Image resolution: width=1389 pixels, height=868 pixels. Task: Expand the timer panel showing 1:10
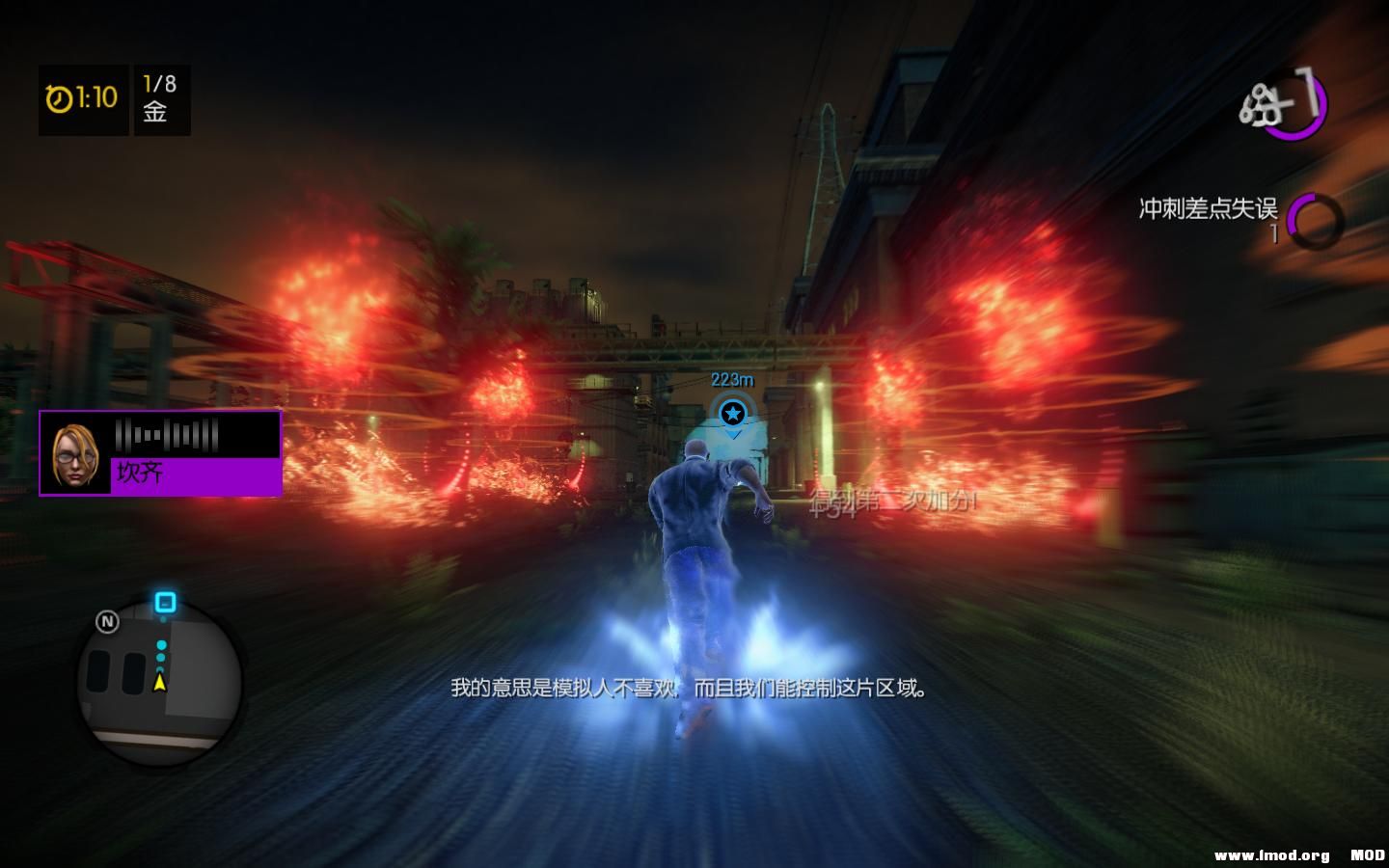click(x=82, y=100)
